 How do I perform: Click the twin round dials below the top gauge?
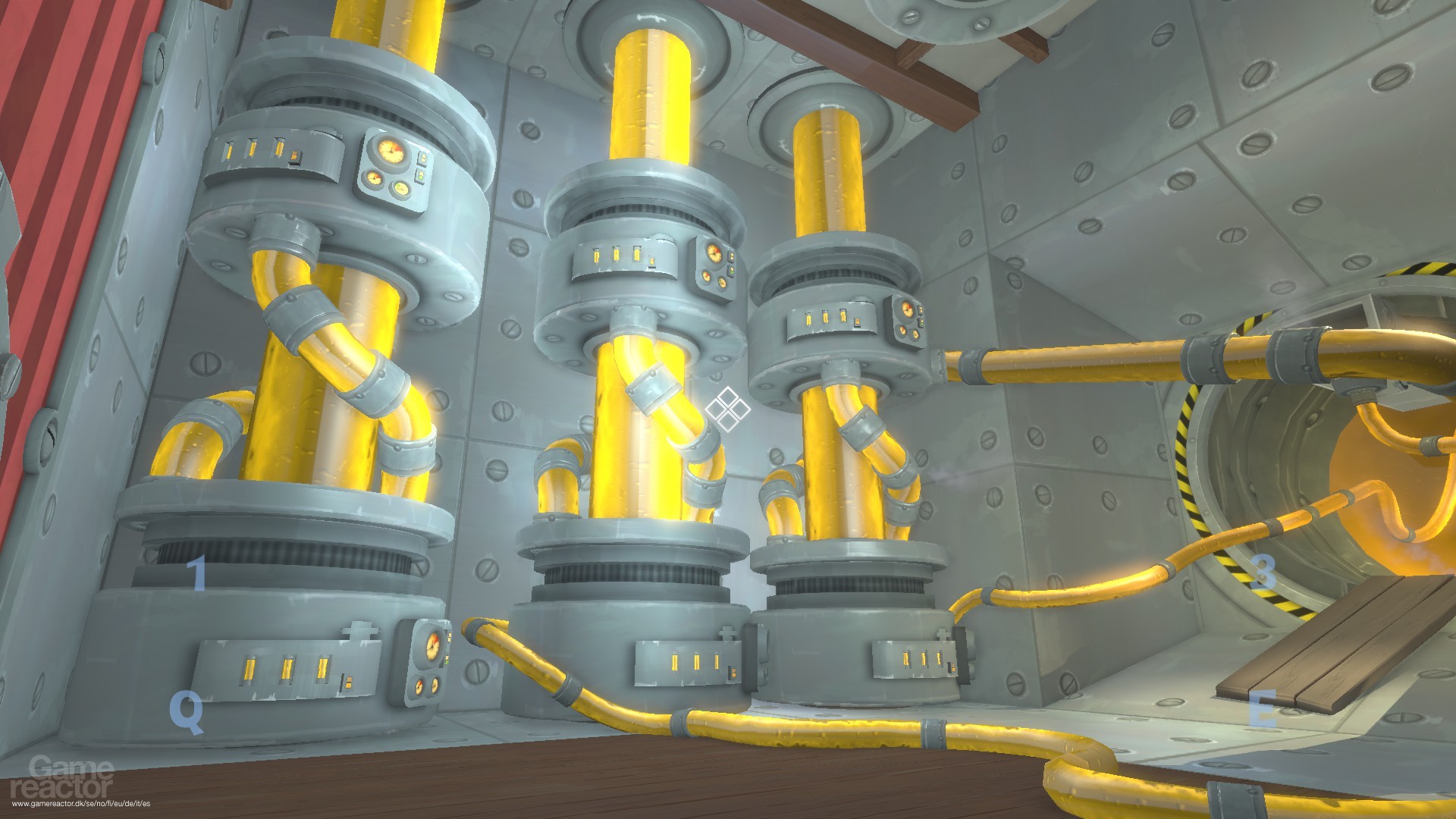[x=388, y=184]
